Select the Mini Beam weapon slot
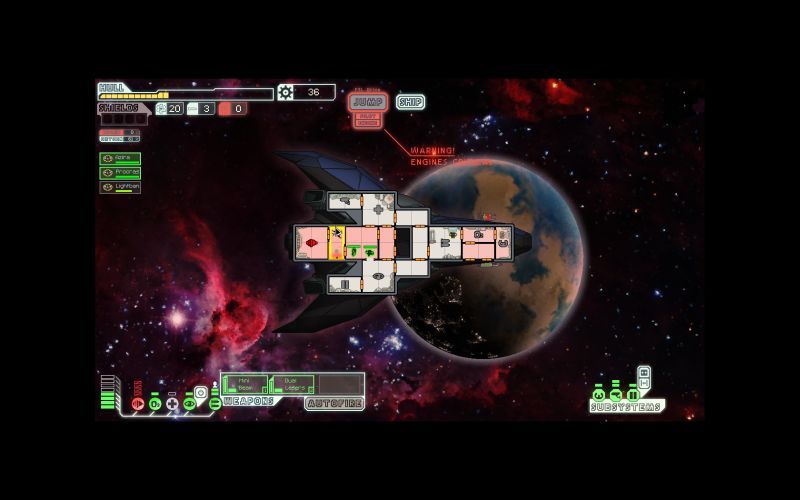 (245, 384)
